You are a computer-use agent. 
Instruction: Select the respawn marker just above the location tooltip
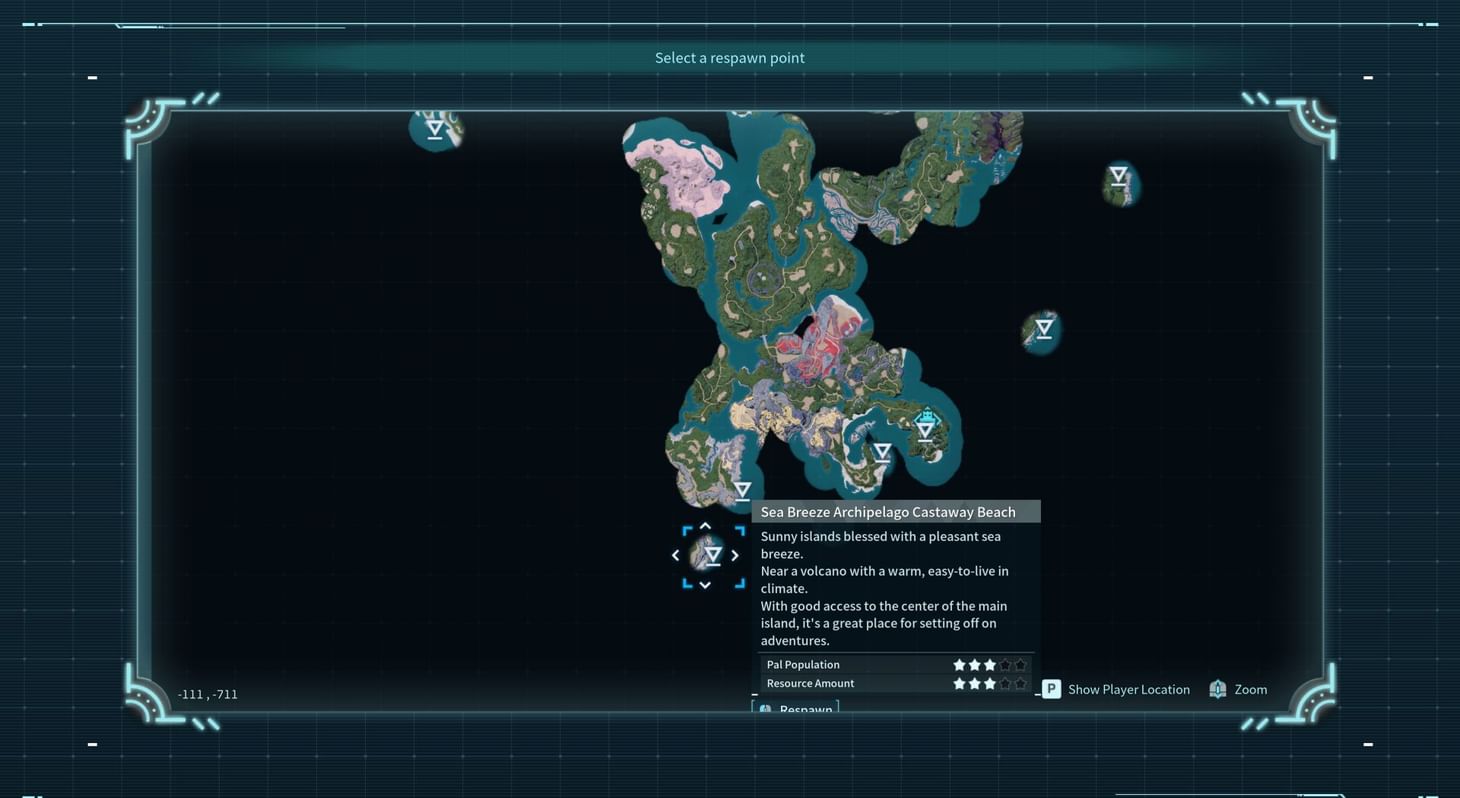(742, 488)
